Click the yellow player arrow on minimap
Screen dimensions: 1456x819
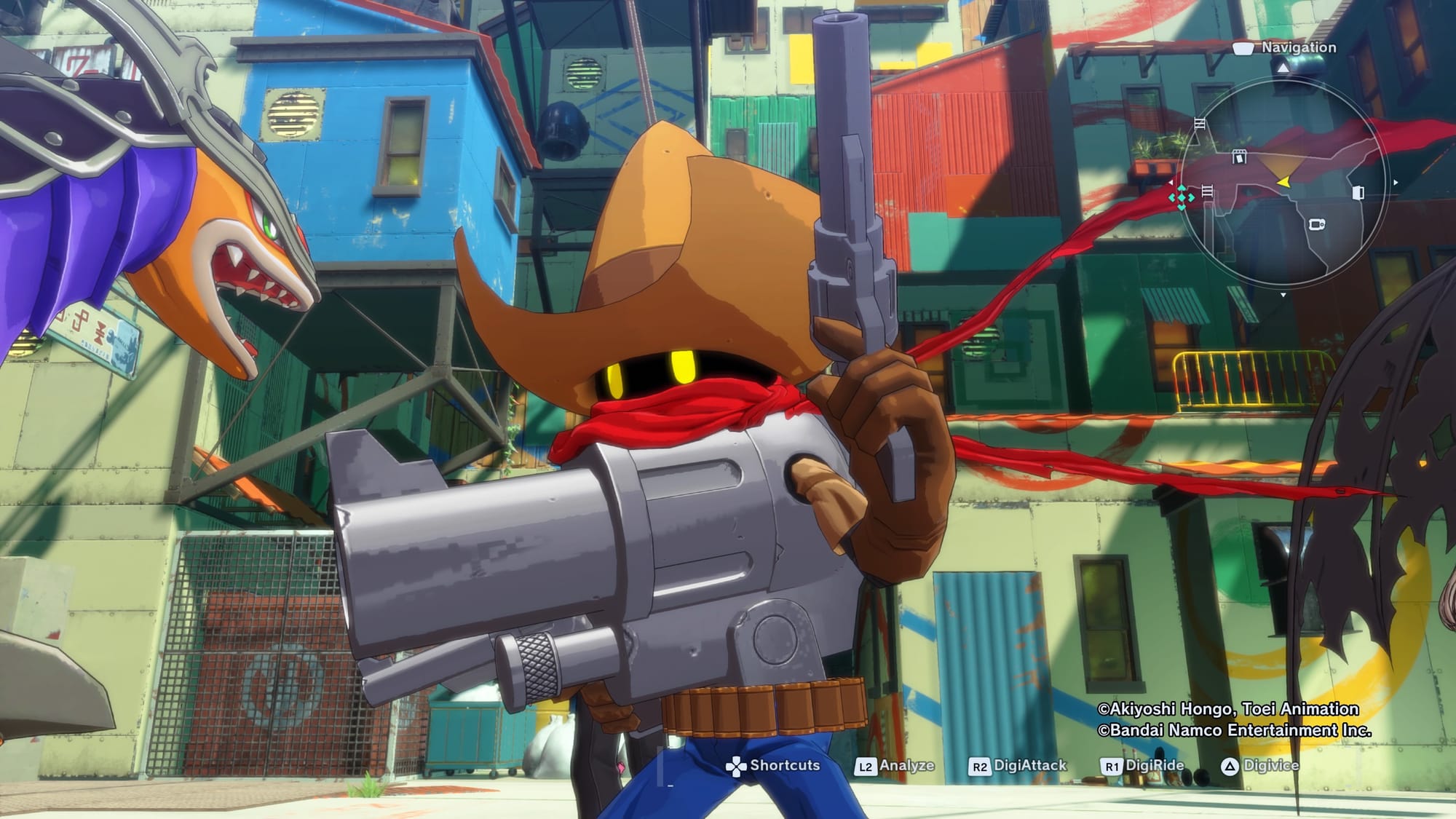1284,181
